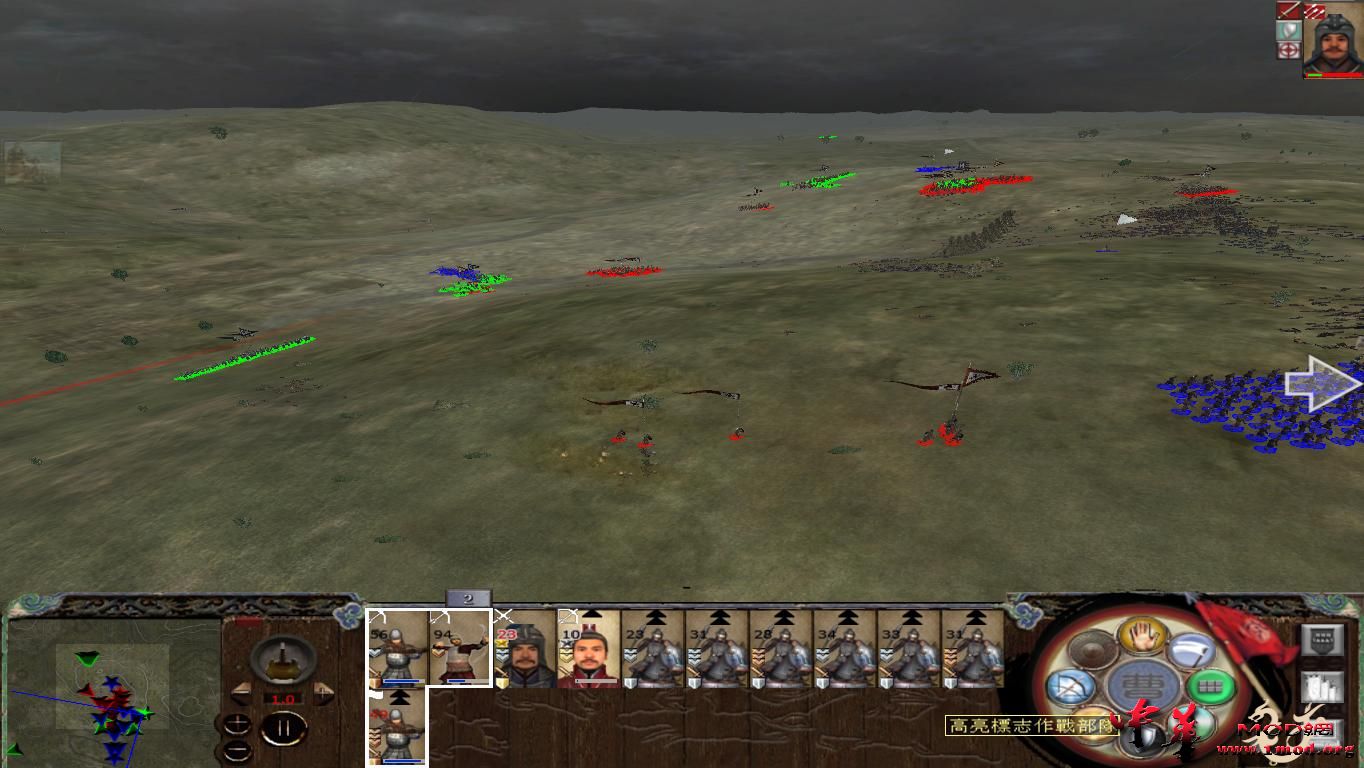Lower the 1.0 battle speed with the left arrow
Viewport: 1364px width, 768px height.
240,693
